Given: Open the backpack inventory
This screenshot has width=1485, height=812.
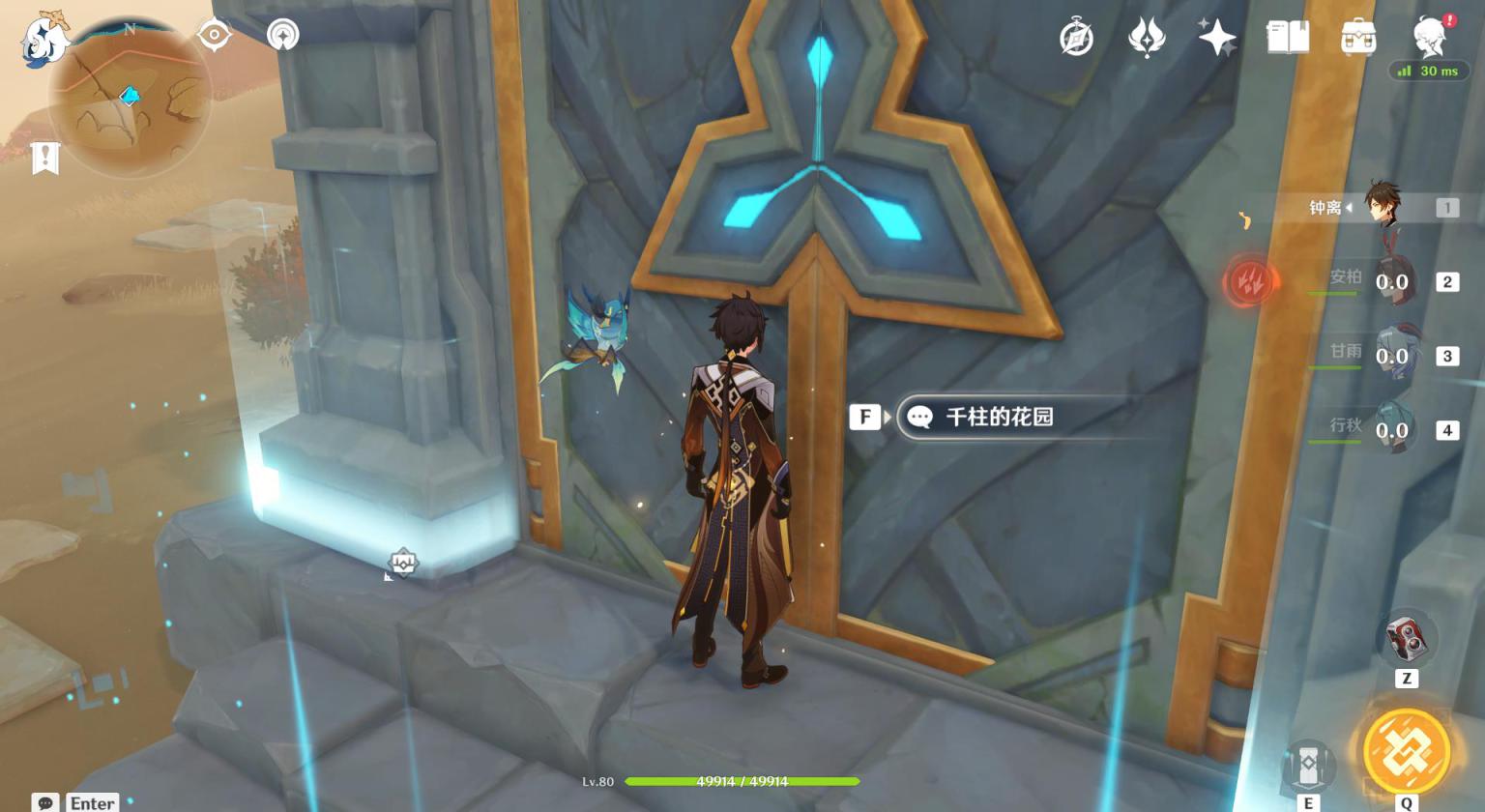Looking at the screenshot, I should click(1358, 39).
